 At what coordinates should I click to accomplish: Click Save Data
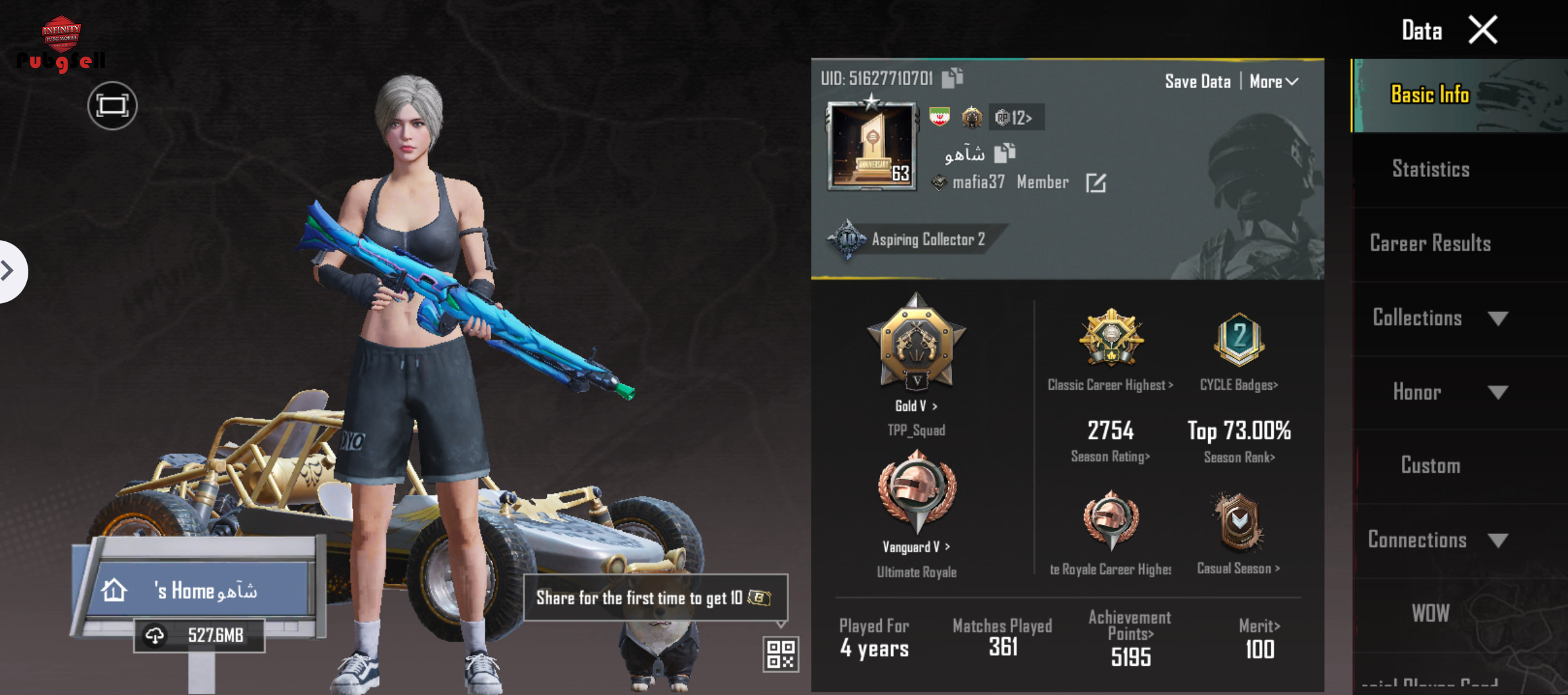point(1197,82)
